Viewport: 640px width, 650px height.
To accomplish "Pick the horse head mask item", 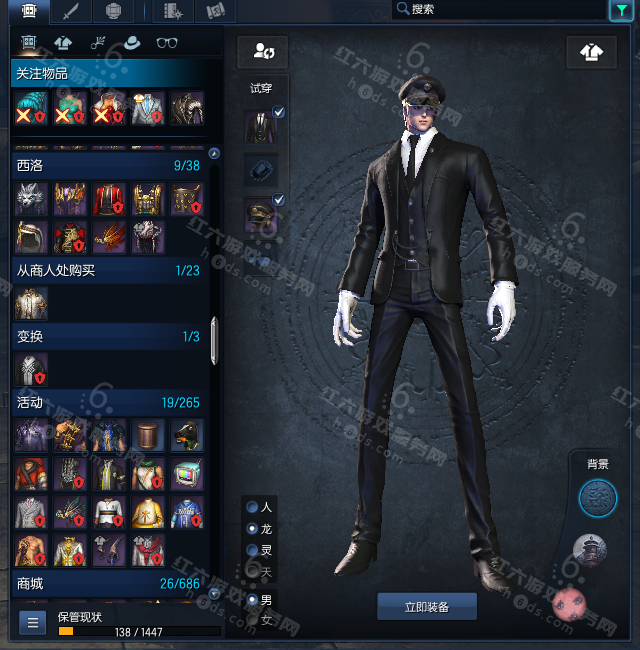I will click(x=187, y=434).
